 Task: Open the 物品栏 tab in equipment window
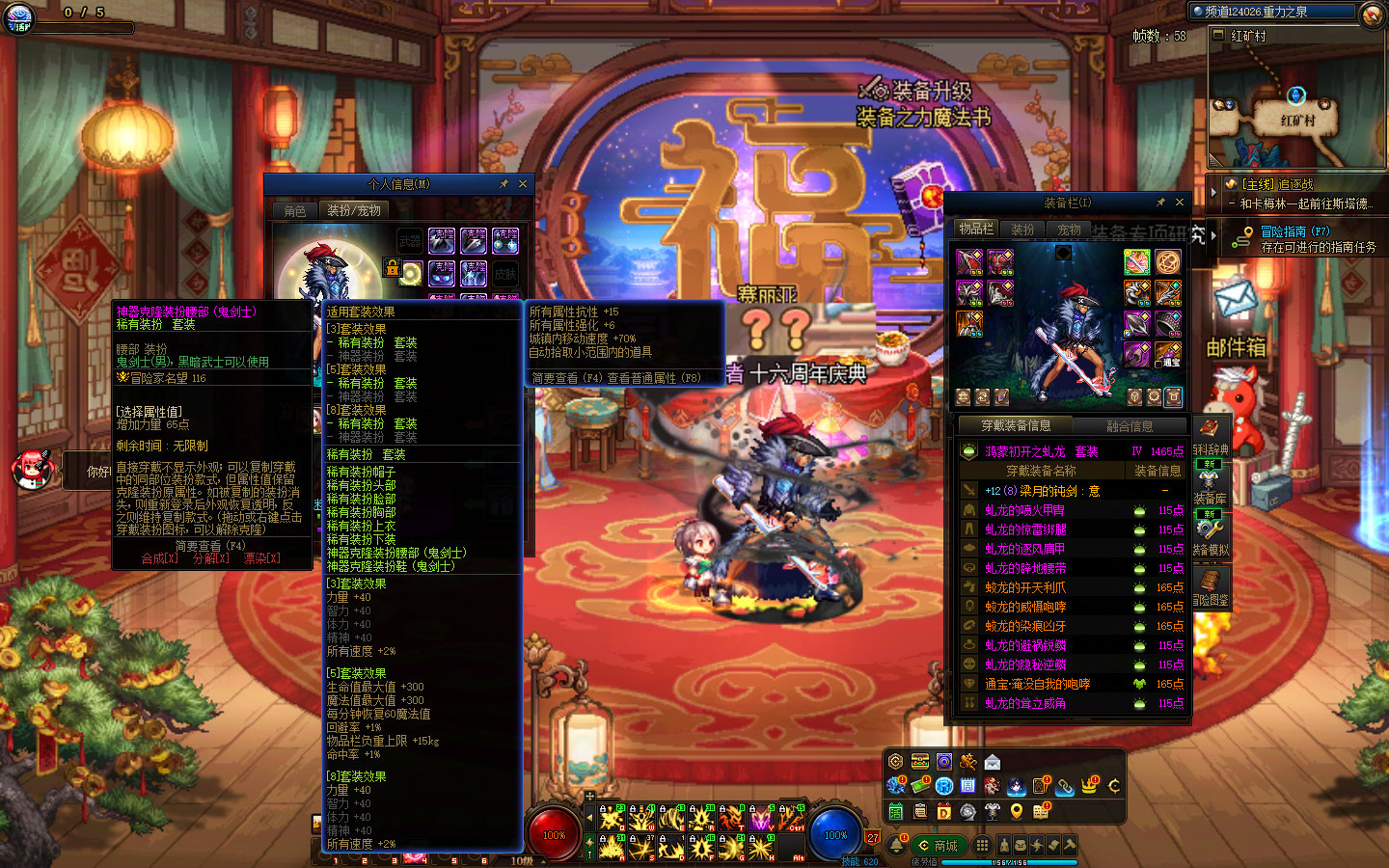975,229
